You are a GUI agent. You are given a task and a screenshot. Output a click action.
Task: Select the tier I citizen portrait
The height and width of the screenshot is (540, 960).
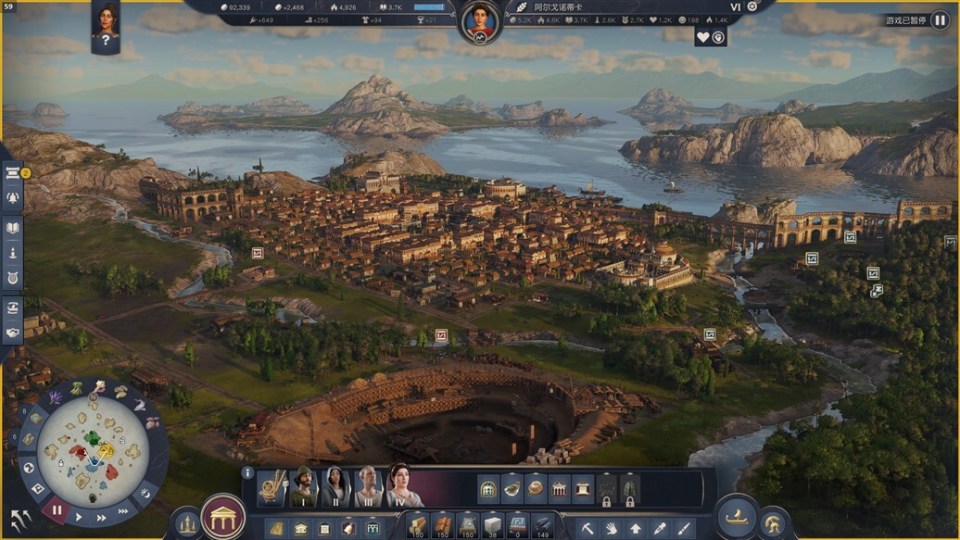pyautogui.click(x=302, y=487)
